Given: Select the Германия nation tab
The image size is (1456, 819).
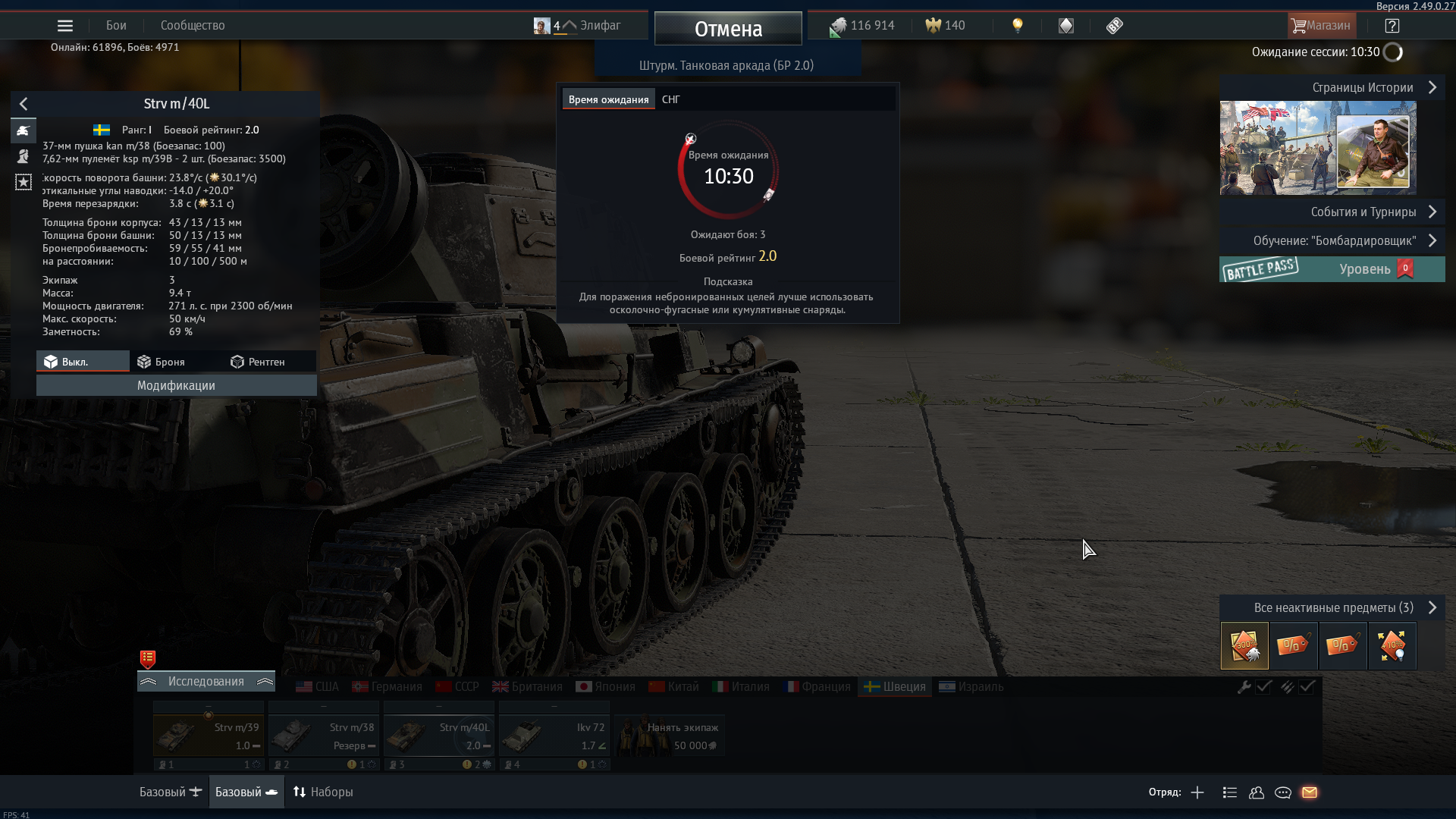Looking at the screenshot, I should point(388,686).
